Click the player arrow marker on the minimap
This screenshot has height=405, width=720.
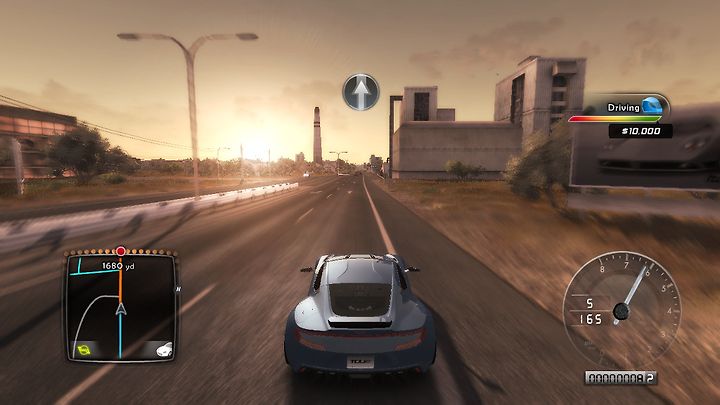(x=121, y=310)
